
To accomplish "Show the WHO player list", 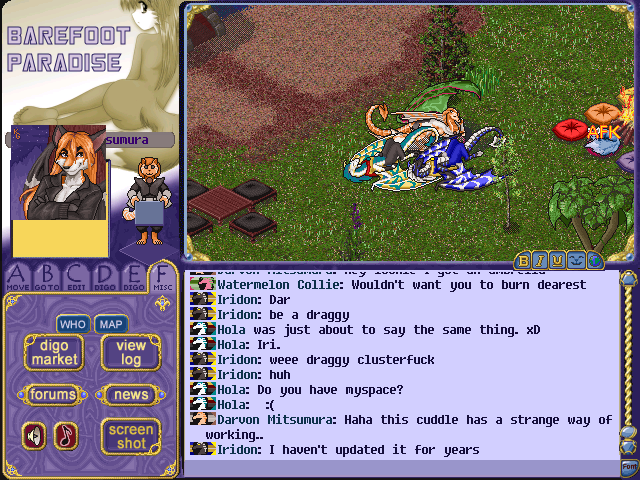I will click(x=72, y=324).
